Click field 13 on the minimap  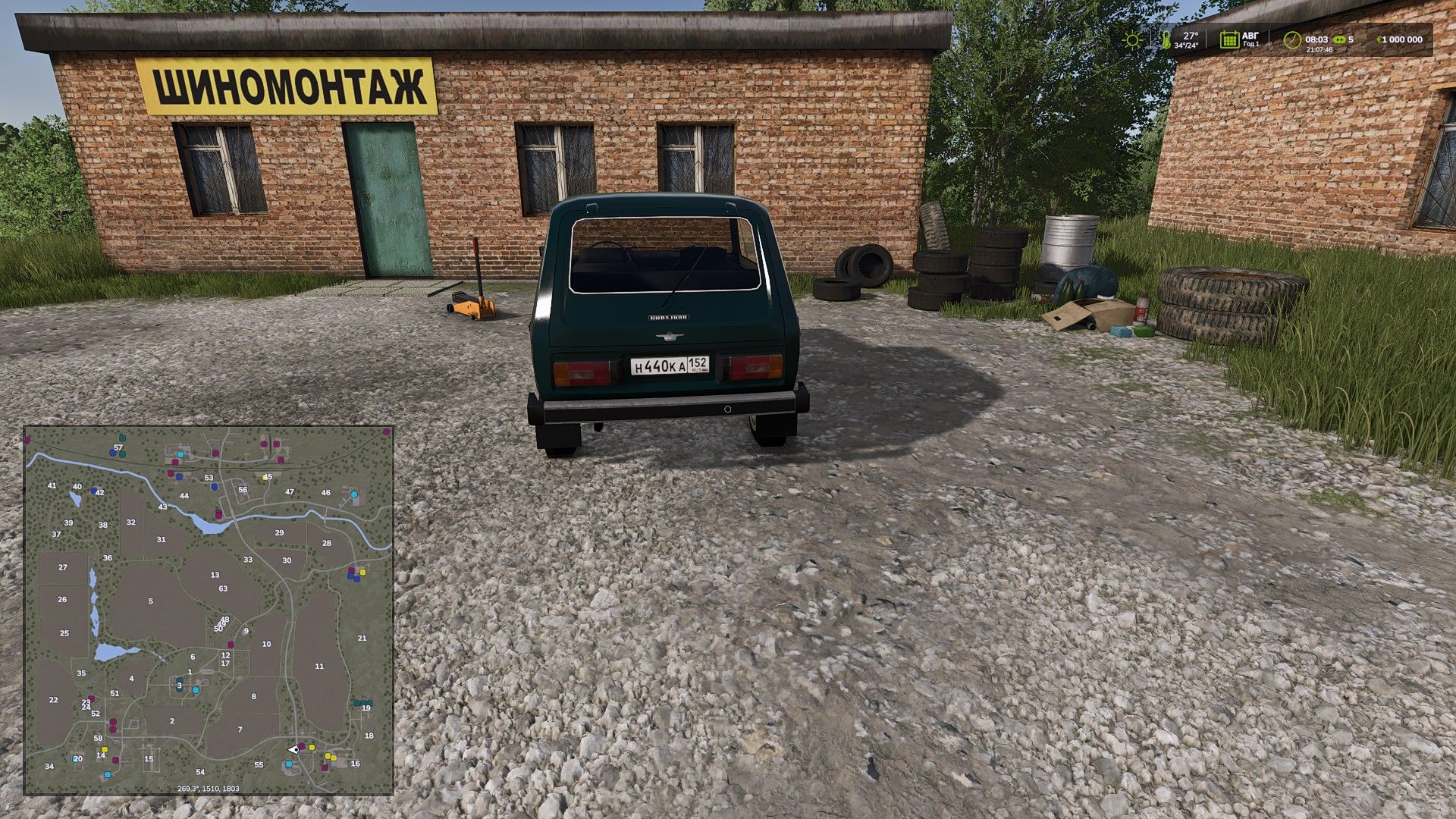click(x=215, y=576)
